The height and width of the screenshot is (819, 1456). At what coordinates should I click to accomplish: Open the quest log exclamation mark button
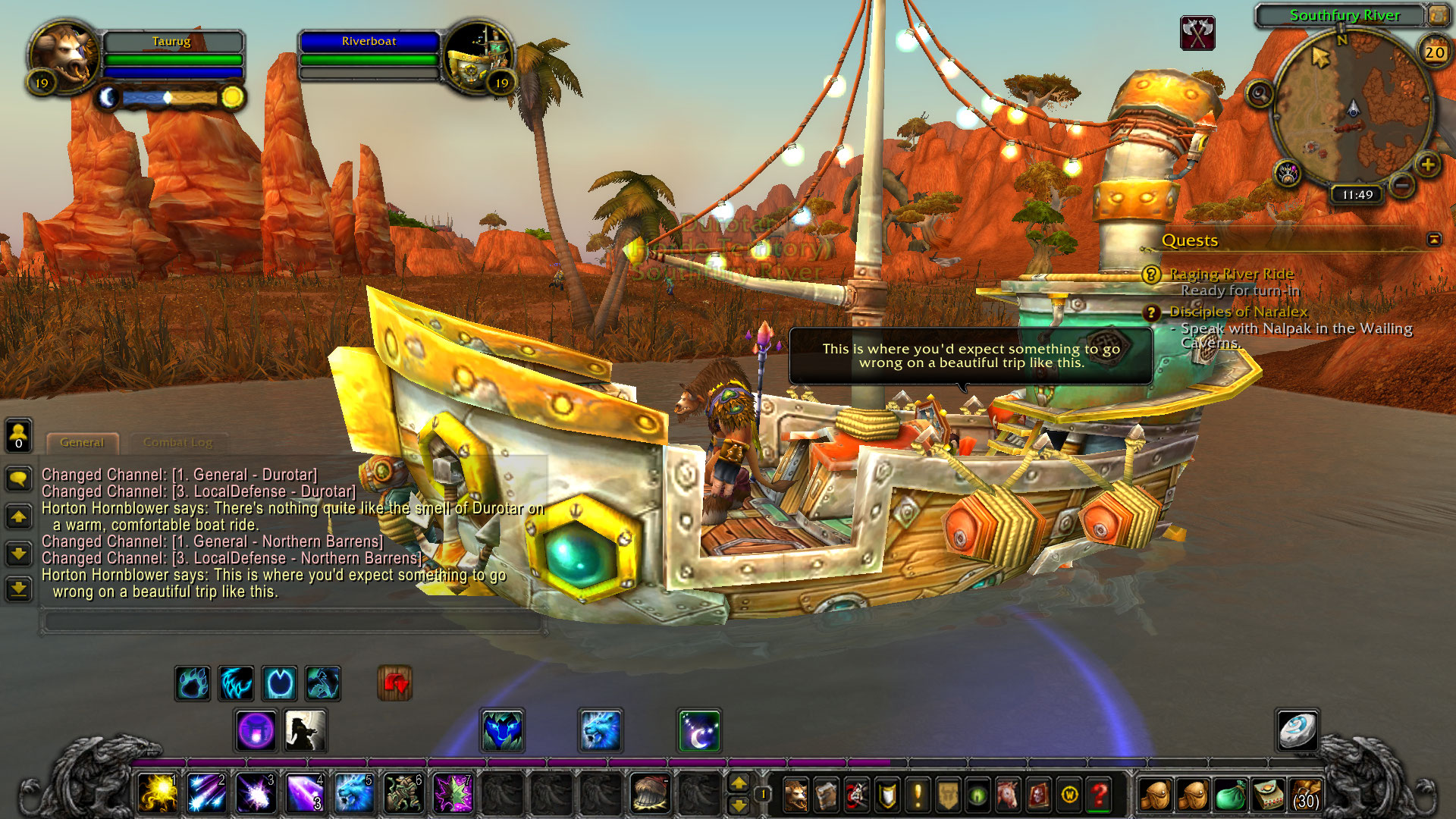tap(918, 795)
